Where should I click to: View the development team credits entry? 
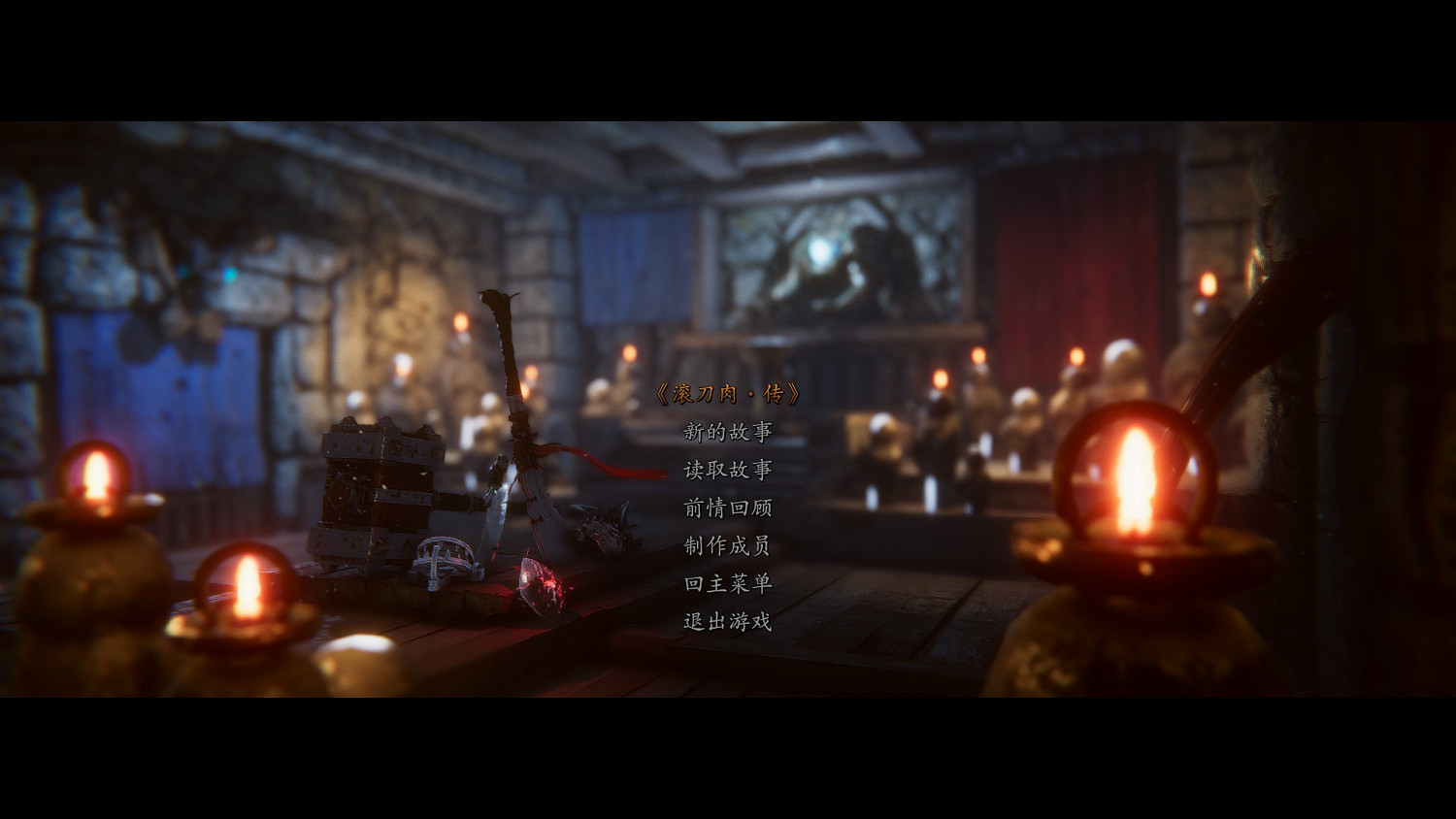(x=726, y=548)
